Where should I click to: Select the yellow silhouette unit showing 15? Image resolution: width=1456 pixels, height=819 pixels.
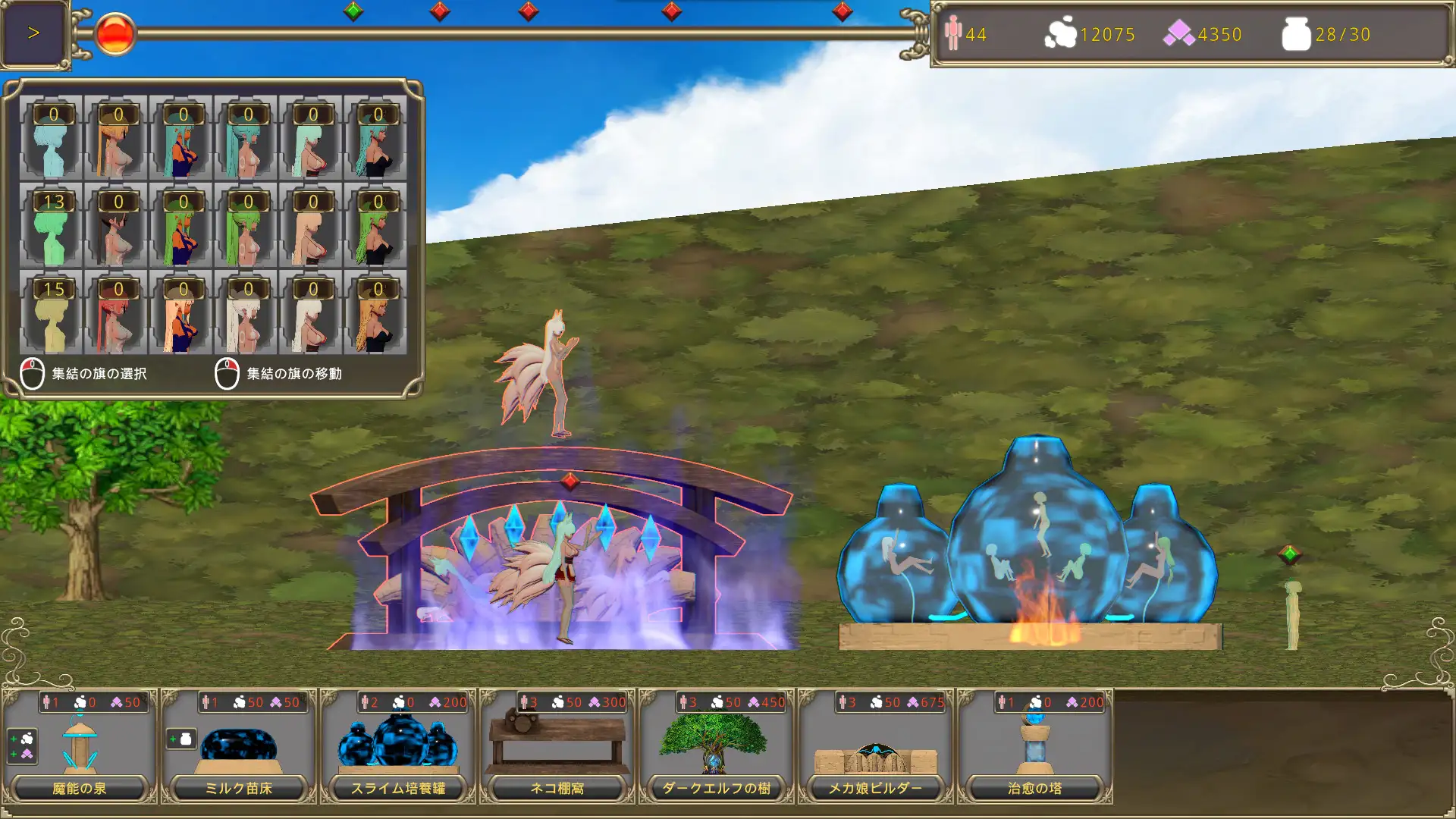click(x=52, y=312)
